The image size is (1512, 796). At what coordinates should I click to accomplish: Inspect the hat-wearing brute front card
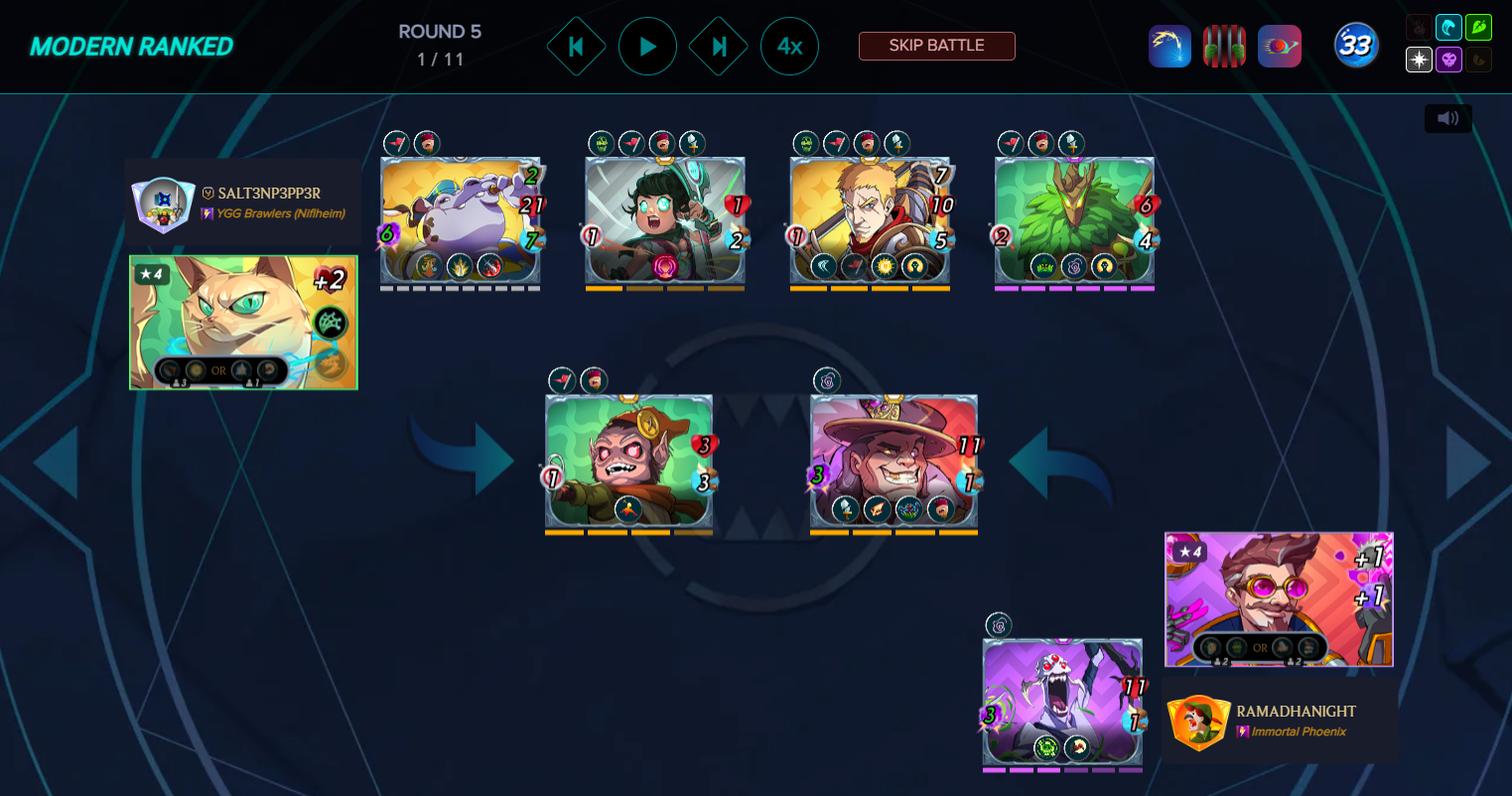(893, 461)
